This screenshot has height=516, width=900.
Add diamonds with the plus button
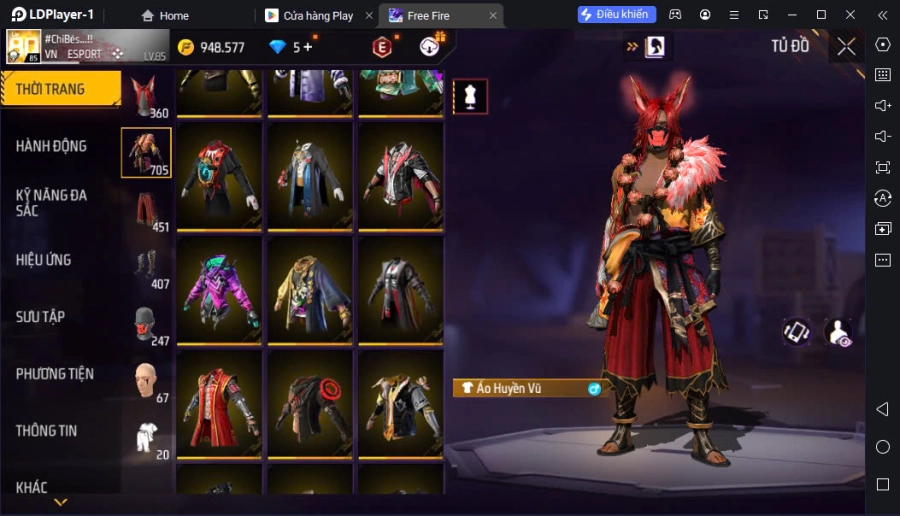[307, 47]
